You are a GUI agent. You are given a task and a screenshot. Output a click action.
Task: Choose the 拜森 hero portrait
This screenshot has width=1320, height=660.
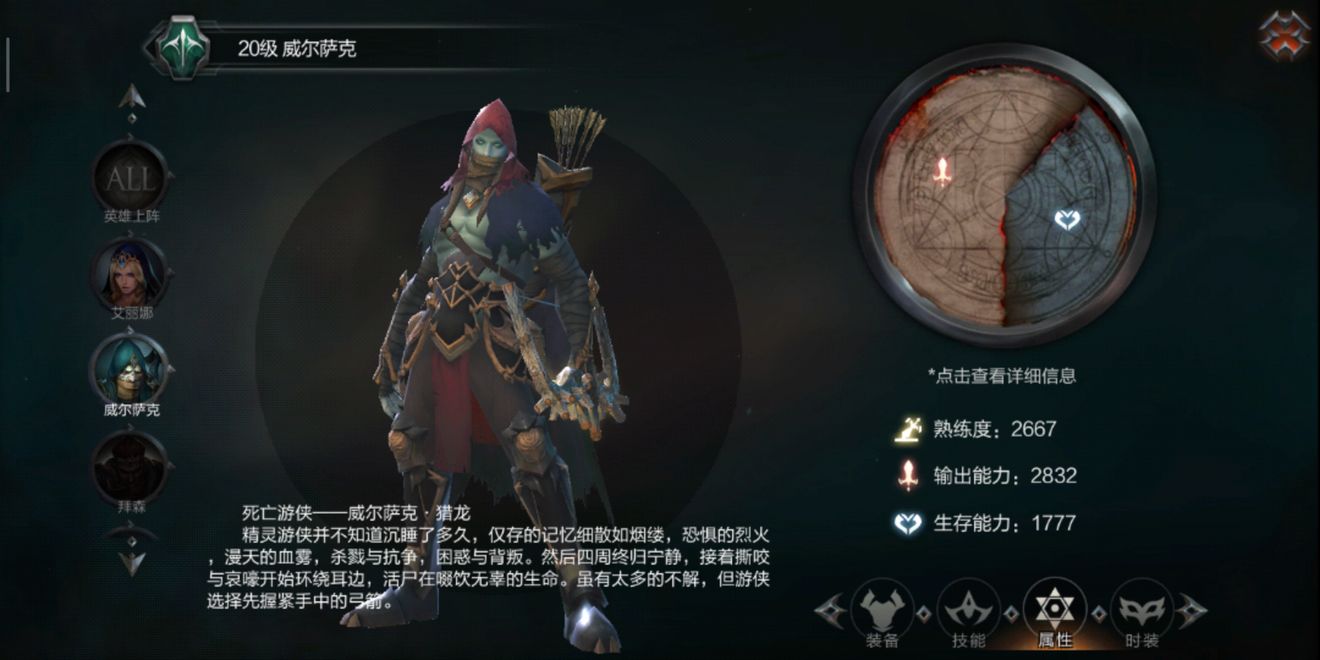131,465
